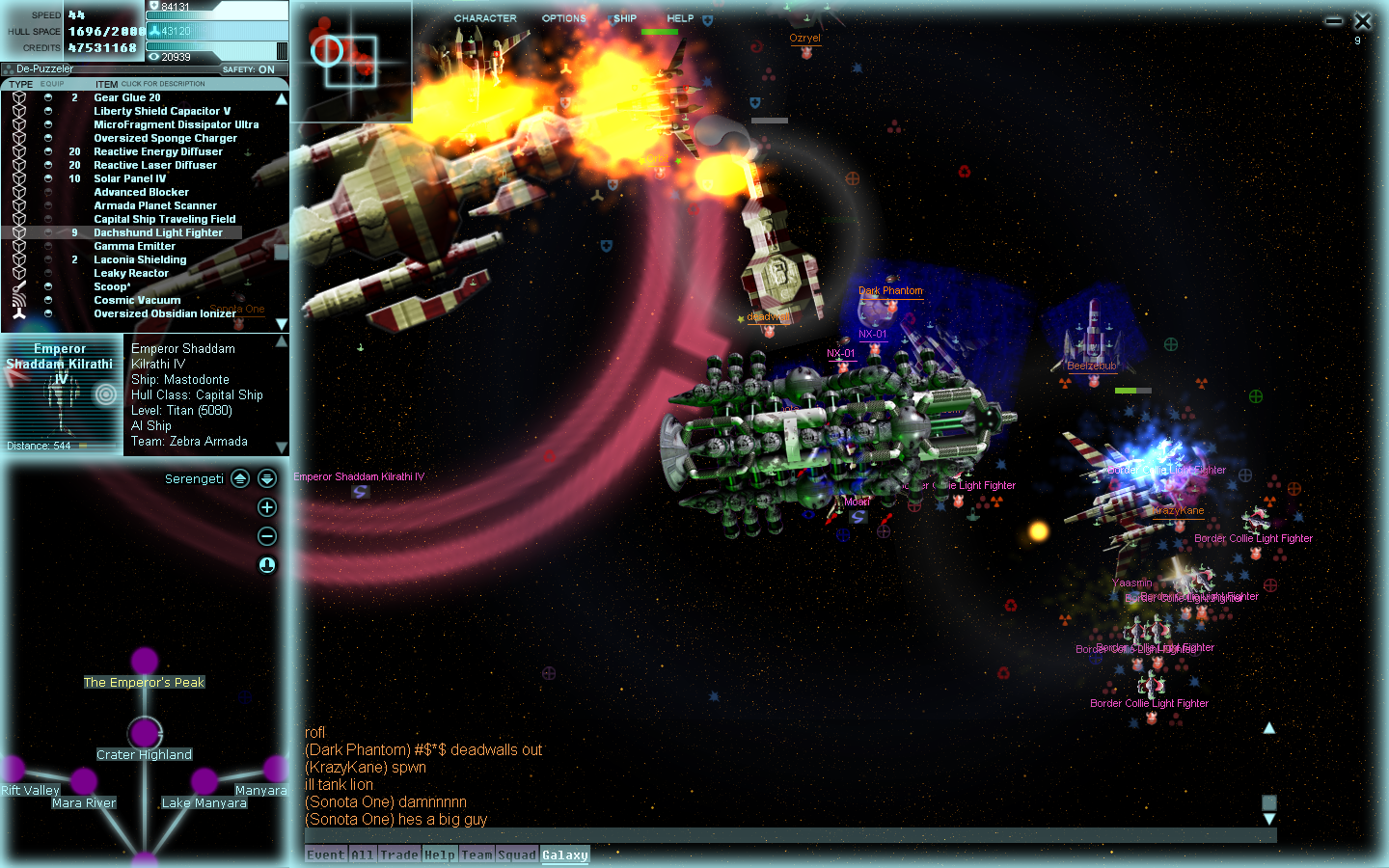Switch to the Trade chat tab
The height and width of the screenshot is (868, 1389).
click(x=399, y=854)
